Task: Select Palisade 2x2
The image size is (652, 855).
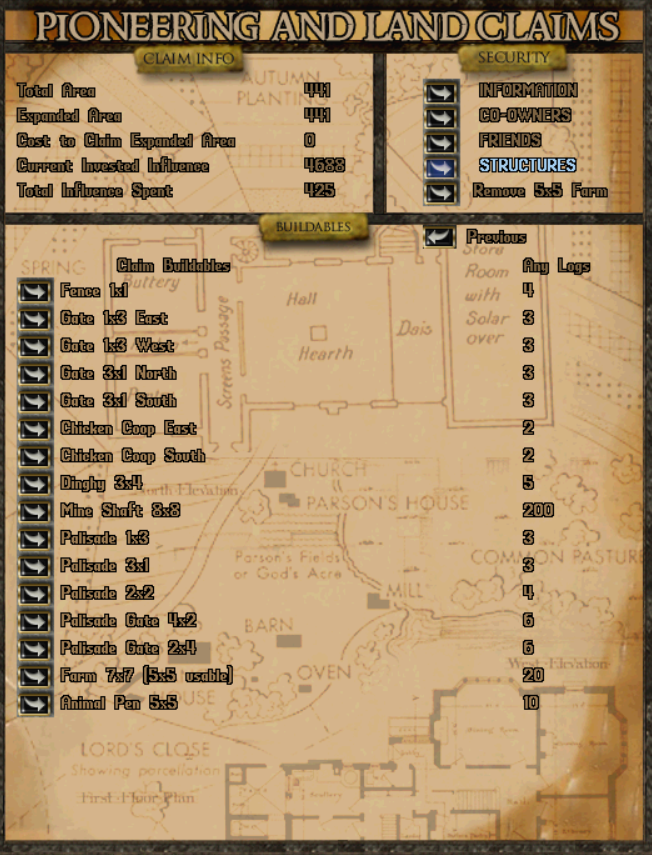Action: click(35, 595)
